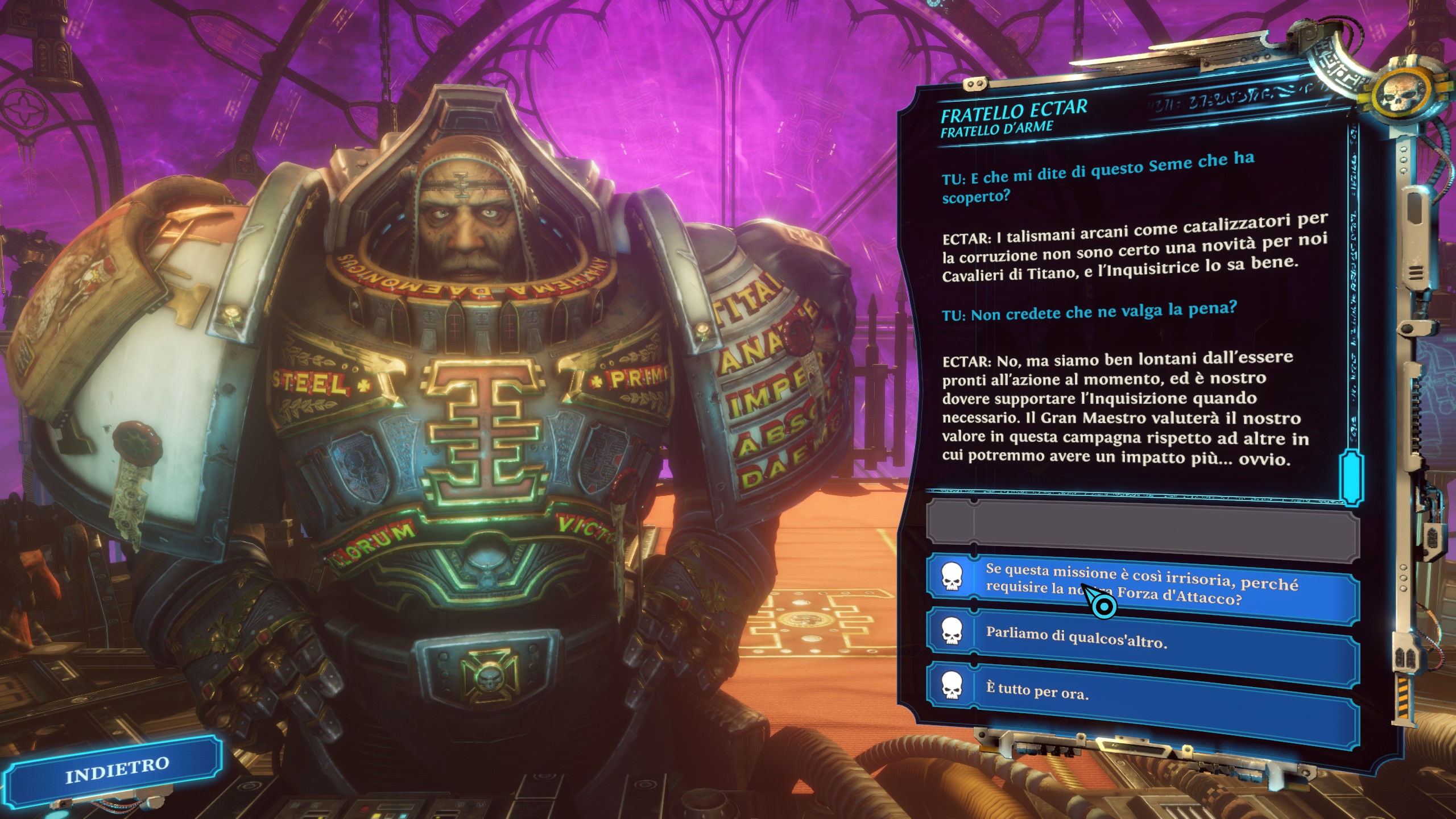1456x819 pixels.
Task: Grab the dialogue log scrollbar handle
Action: pyautogui.click(x=1350, y=477)
